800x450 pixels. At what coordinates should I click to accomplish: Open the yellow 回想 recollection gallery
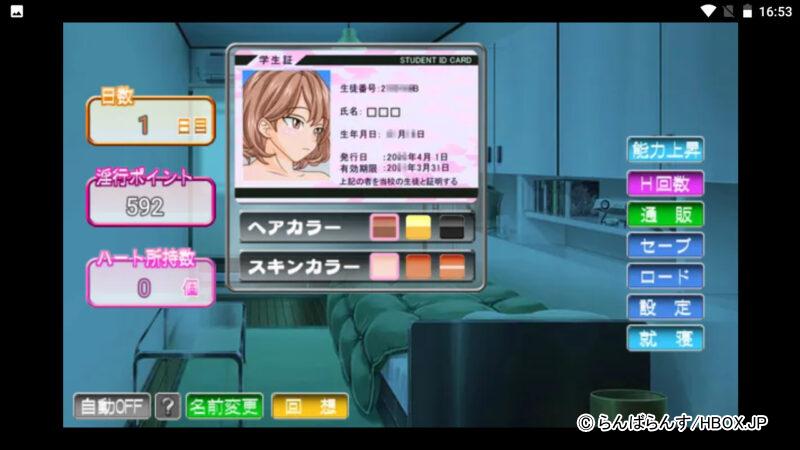pyautogui.click(x=309, y=407)
